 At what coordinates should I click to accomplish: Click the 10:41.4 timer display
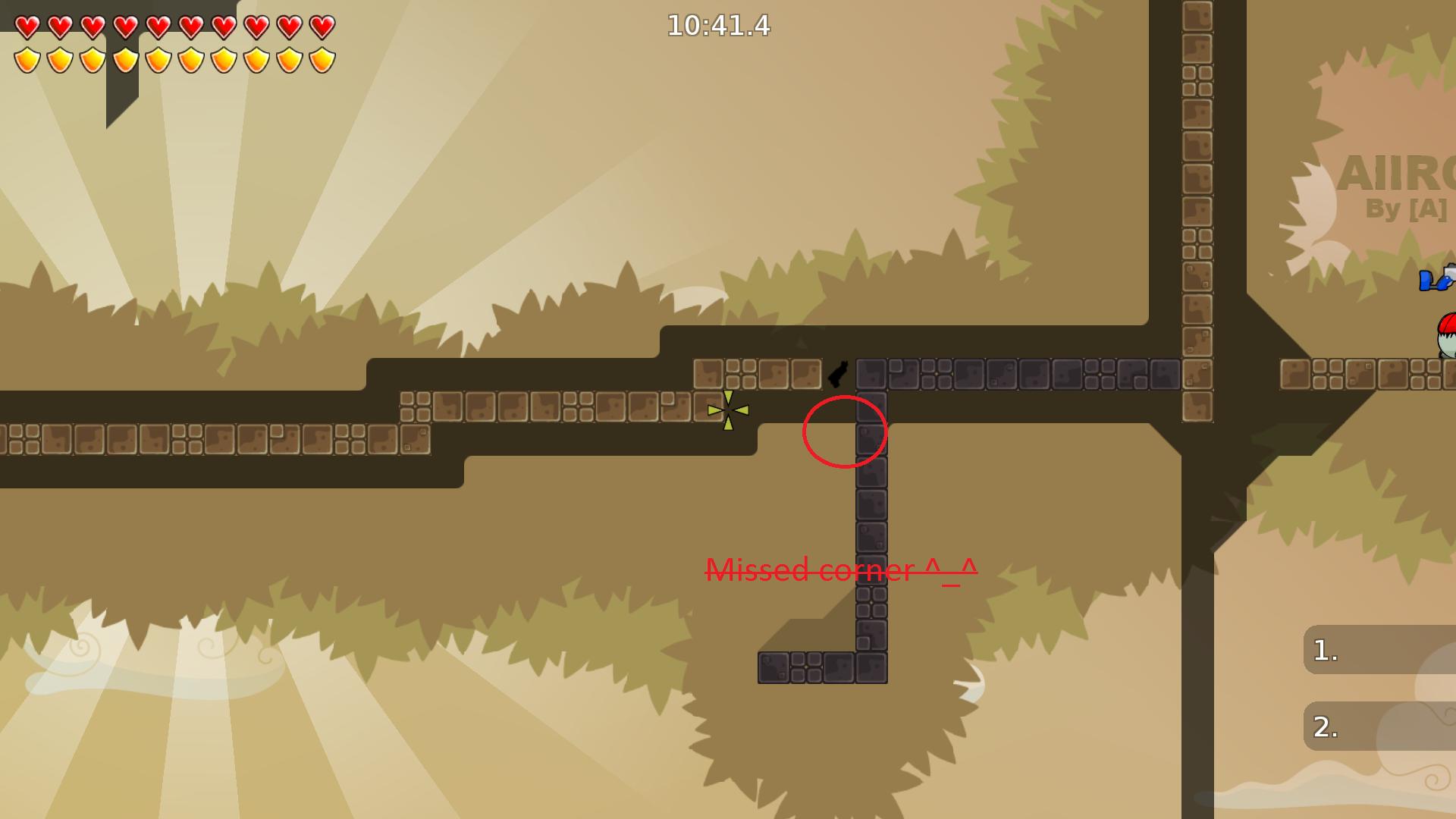pos(717,26)
